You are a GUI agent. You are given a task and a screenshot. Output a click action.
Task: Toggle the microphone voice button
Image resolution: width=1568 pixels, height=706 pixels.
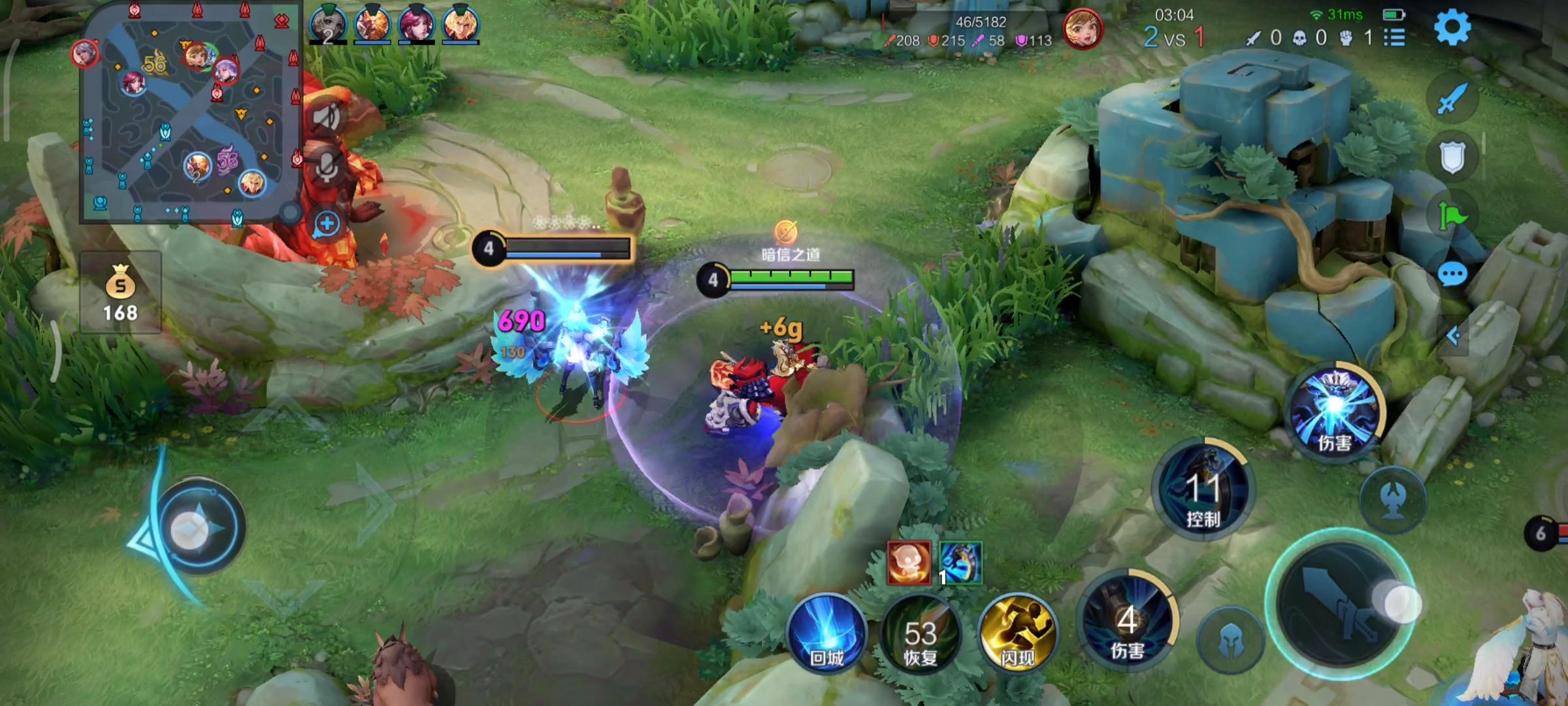pyautogui.click(x=327, y=167)
